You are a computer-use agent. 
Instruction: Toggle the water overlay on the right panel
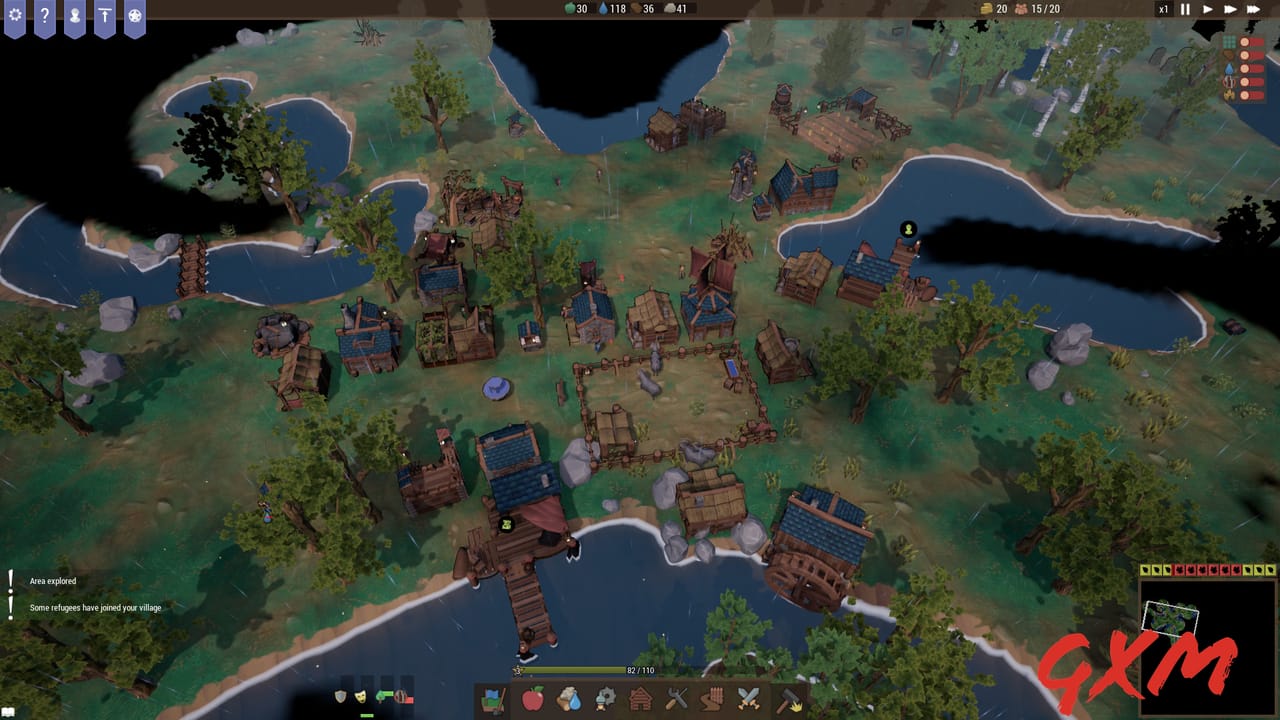coord(1228,68)
